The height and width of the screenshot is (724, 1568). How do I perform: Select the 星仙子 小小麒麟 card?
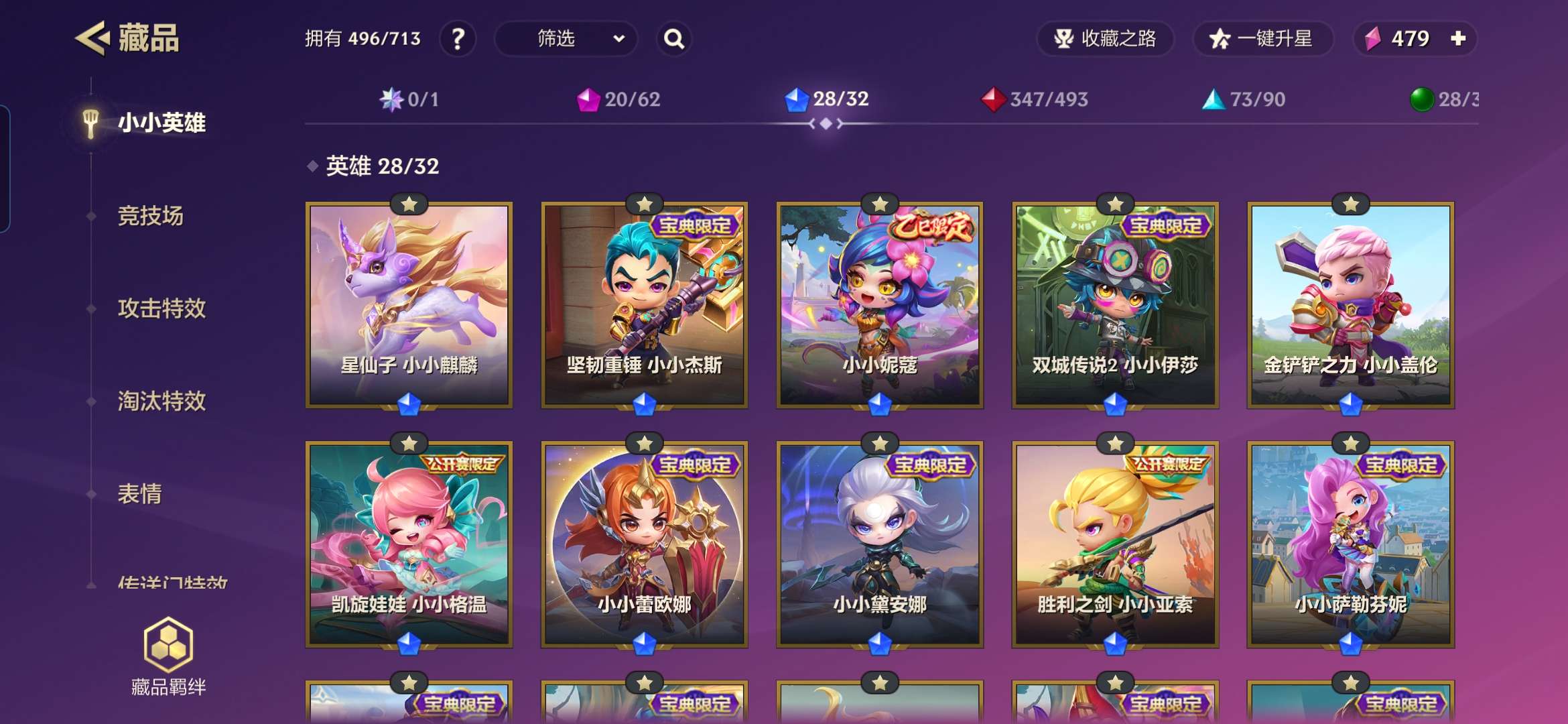point(409,305)
